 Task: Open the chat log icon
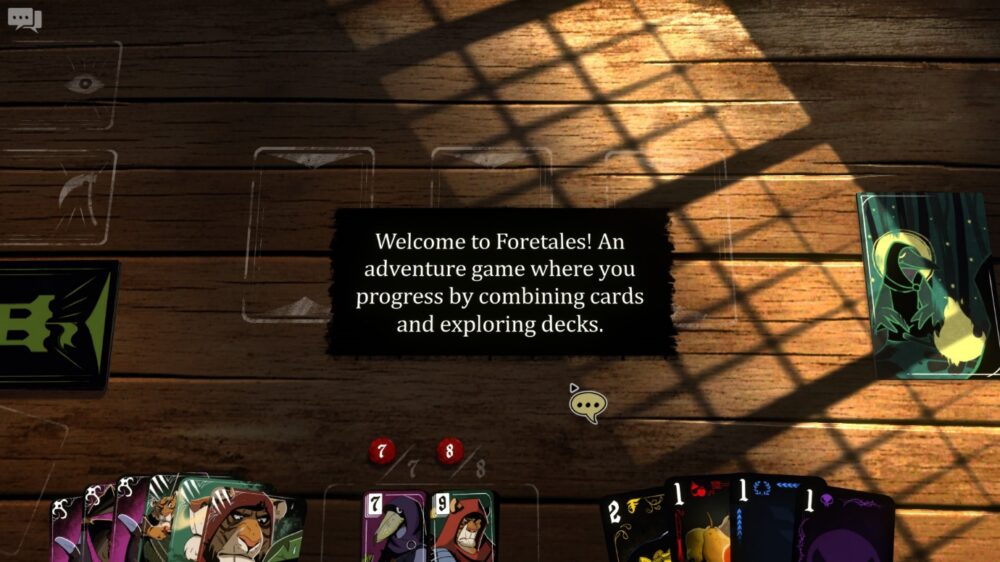25,19
